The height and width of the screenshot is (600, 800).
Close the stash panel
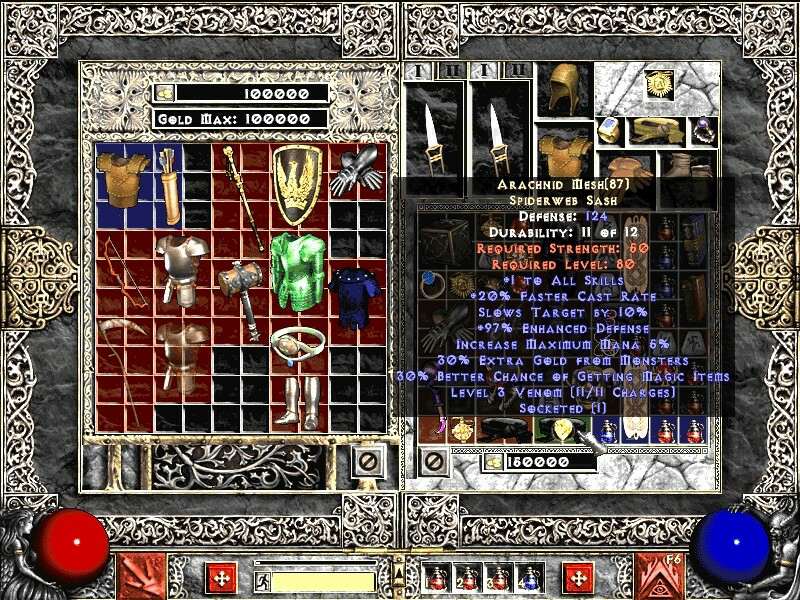369,462
